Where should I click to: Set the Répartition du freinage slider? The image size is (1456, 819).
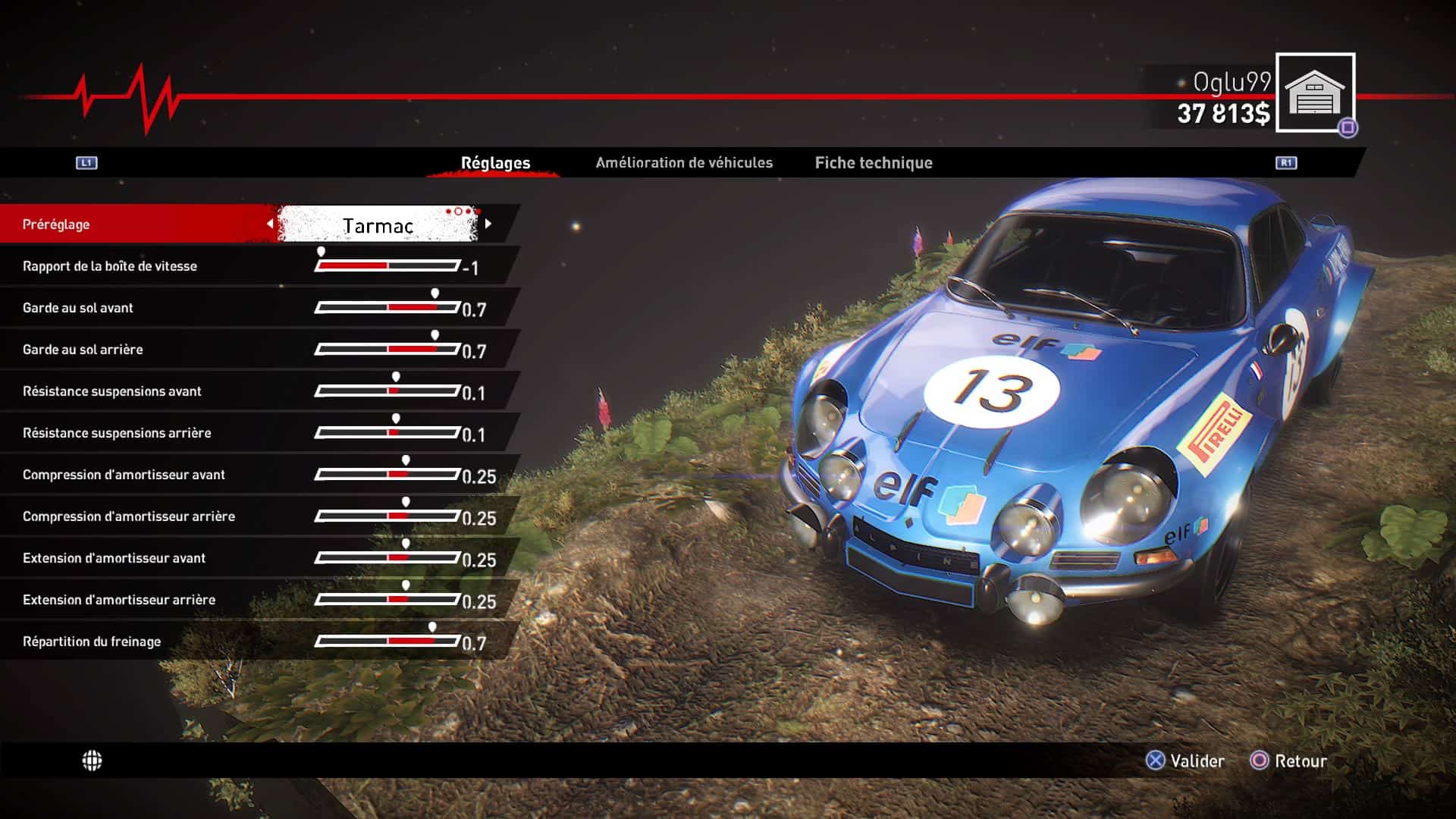[x=388, y=642]
